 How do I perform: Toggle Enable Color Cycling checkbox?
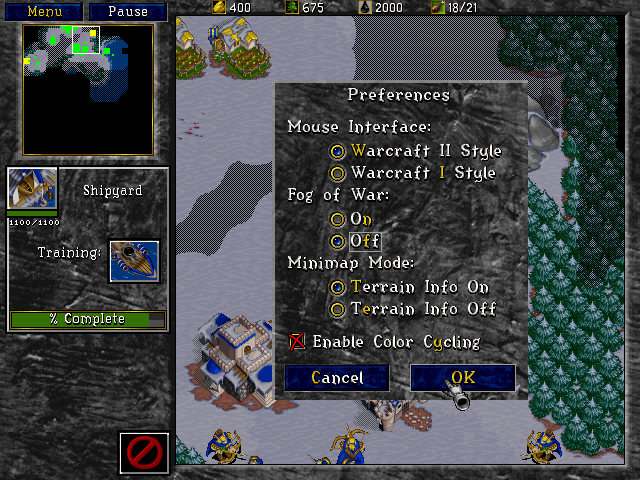297,342
